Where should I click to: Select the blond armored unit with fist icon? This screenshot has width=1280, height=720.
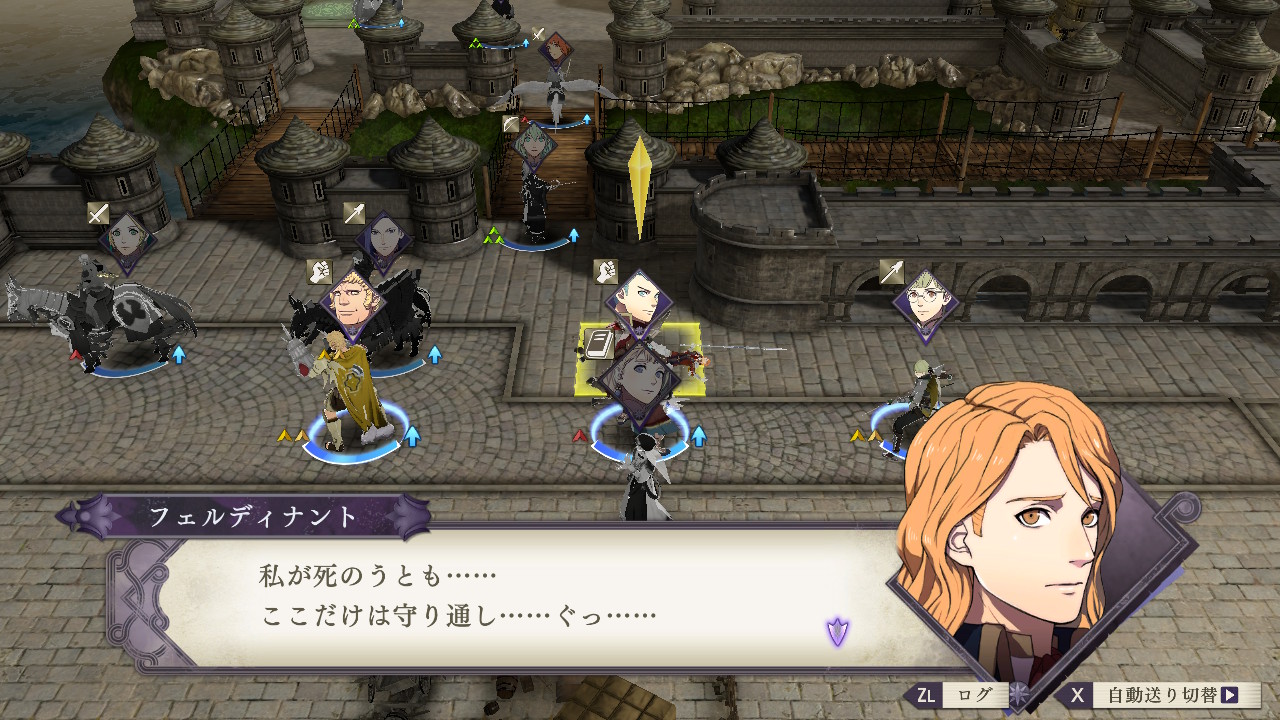pyautogui.click(x=350, y=400)
